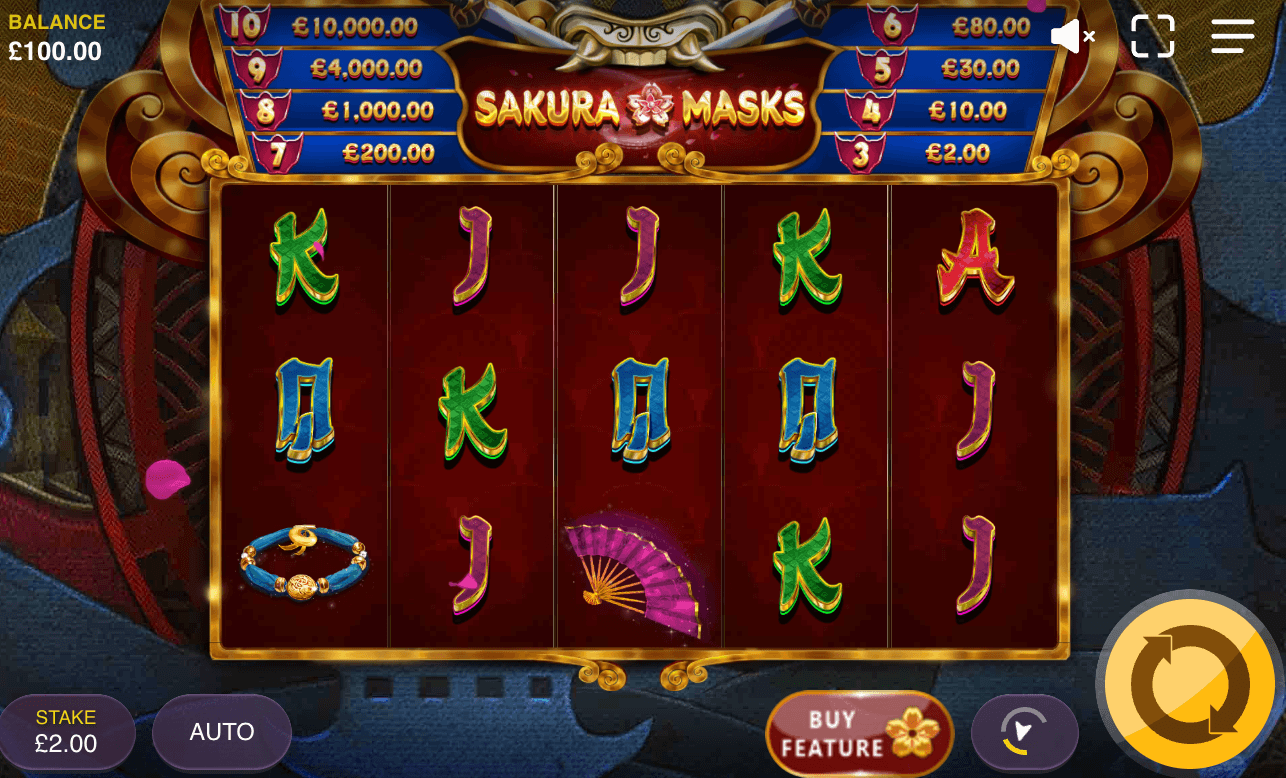Screen dimensions: 1286x778
Task: Spin the reels with the gold button
Action: coord(1189,685)
